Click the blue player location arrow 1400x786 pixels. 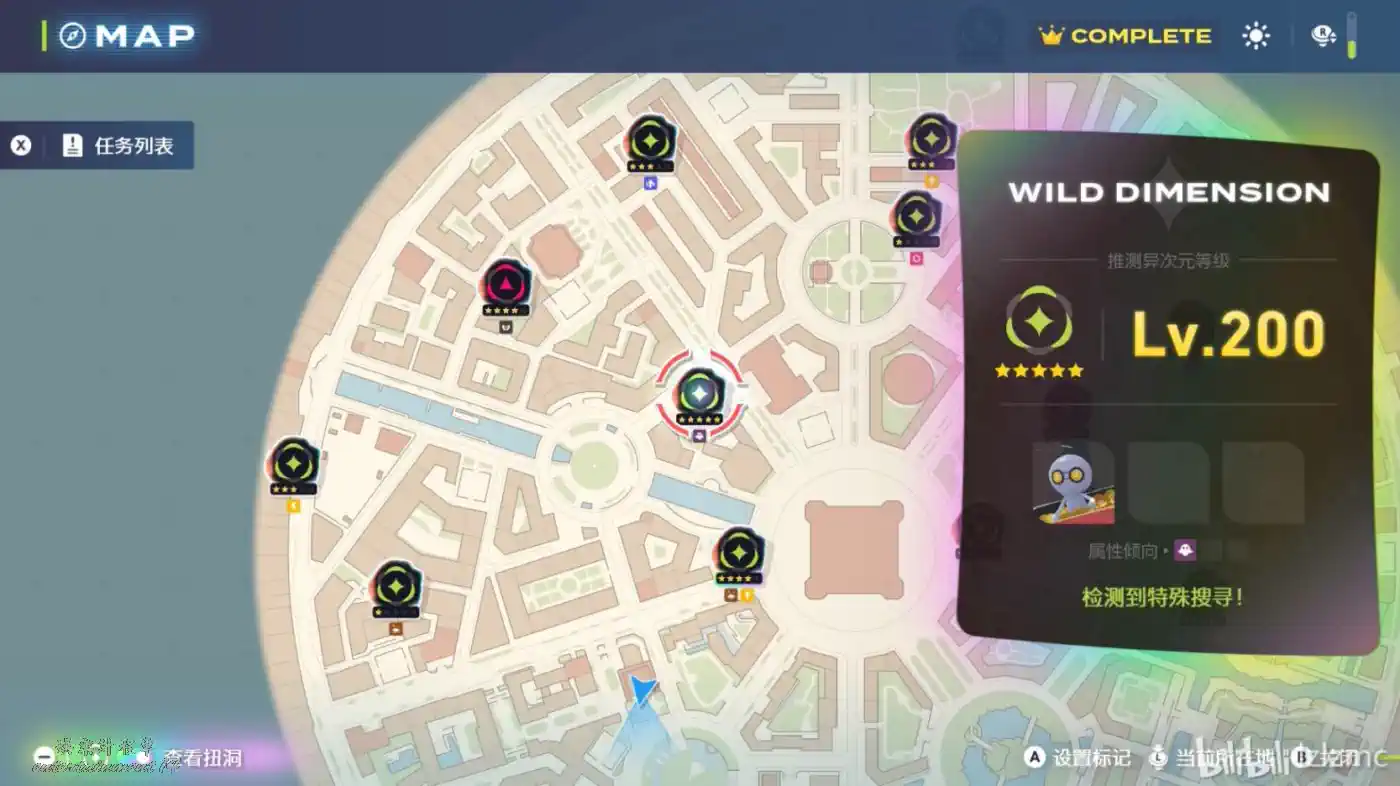[x=643, y=690]
